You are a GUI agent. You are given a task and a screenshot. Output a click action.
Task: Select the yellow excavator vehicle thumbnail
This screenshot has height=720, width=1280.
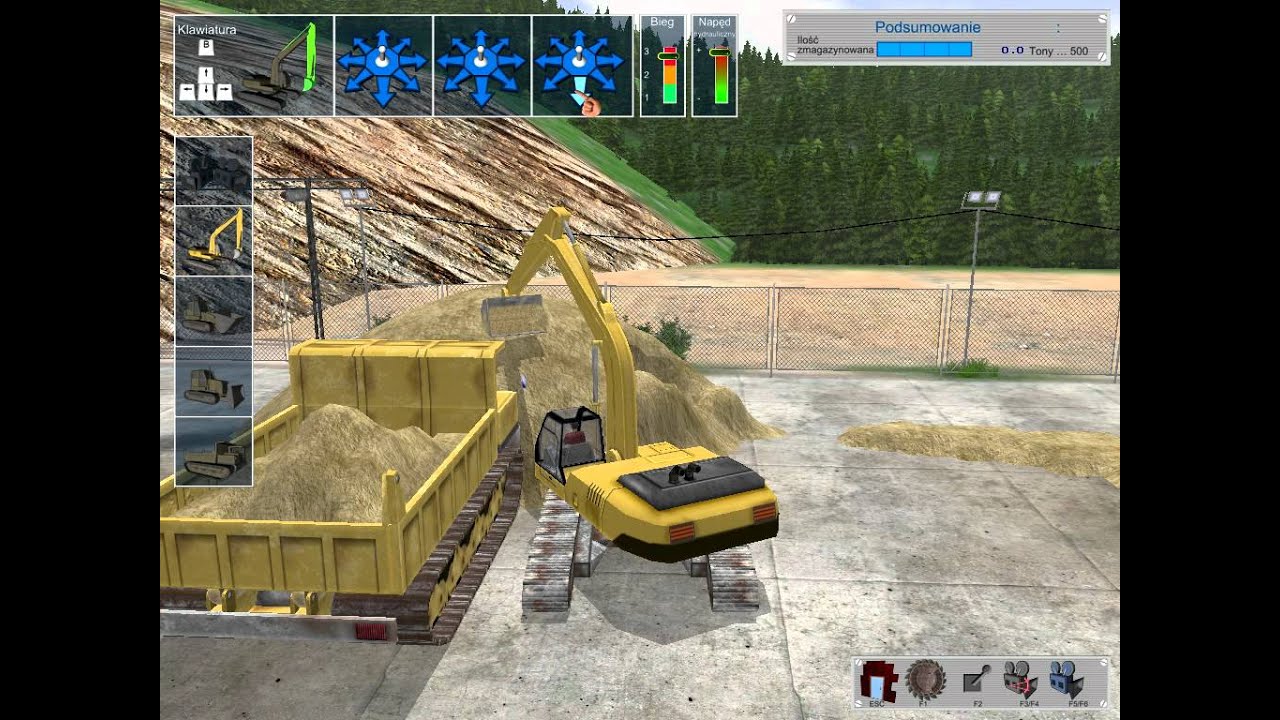tap(214, 241)
